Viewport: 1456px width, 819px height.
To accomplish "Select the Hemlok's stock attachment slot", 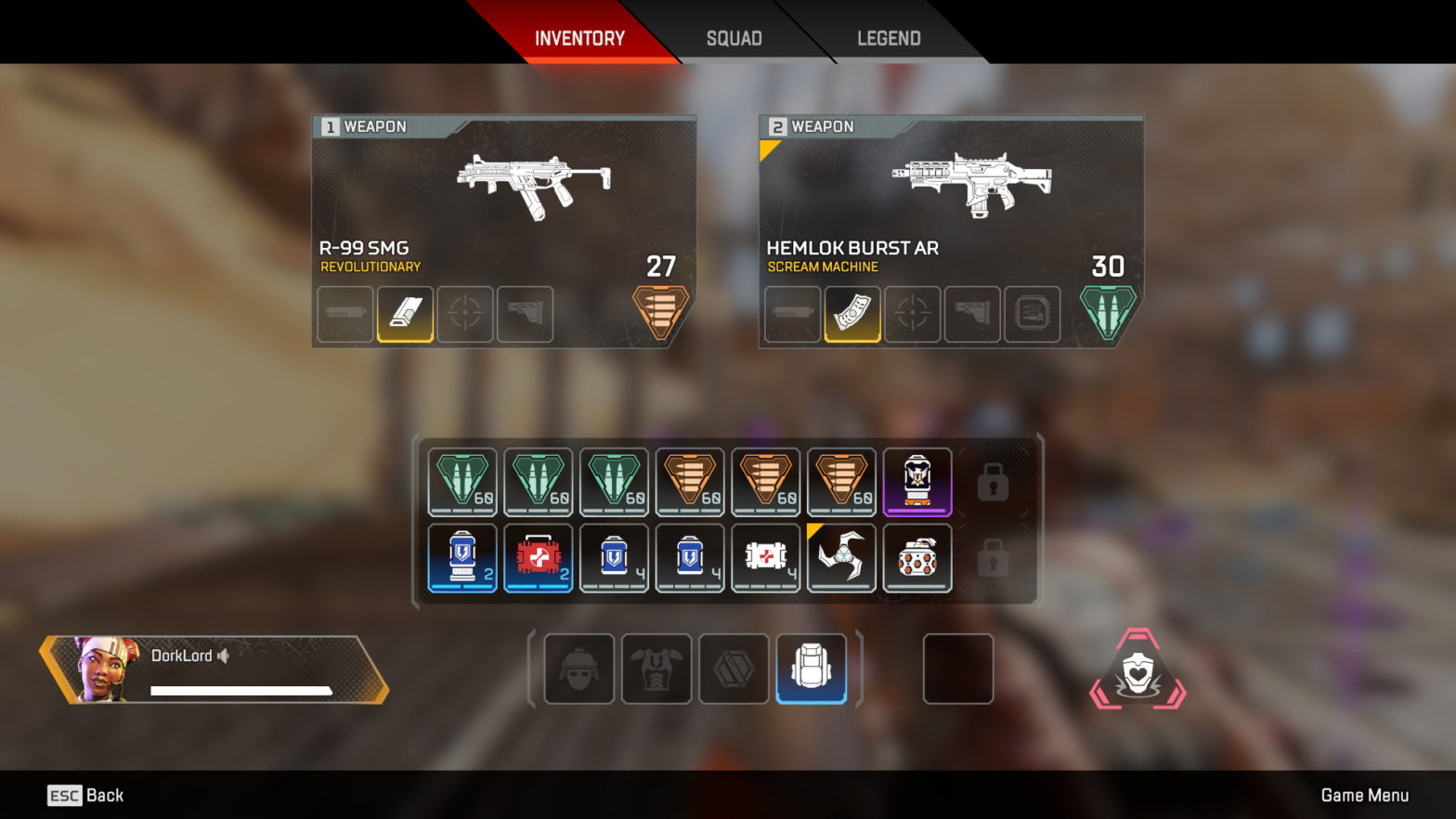I will 972,314.
